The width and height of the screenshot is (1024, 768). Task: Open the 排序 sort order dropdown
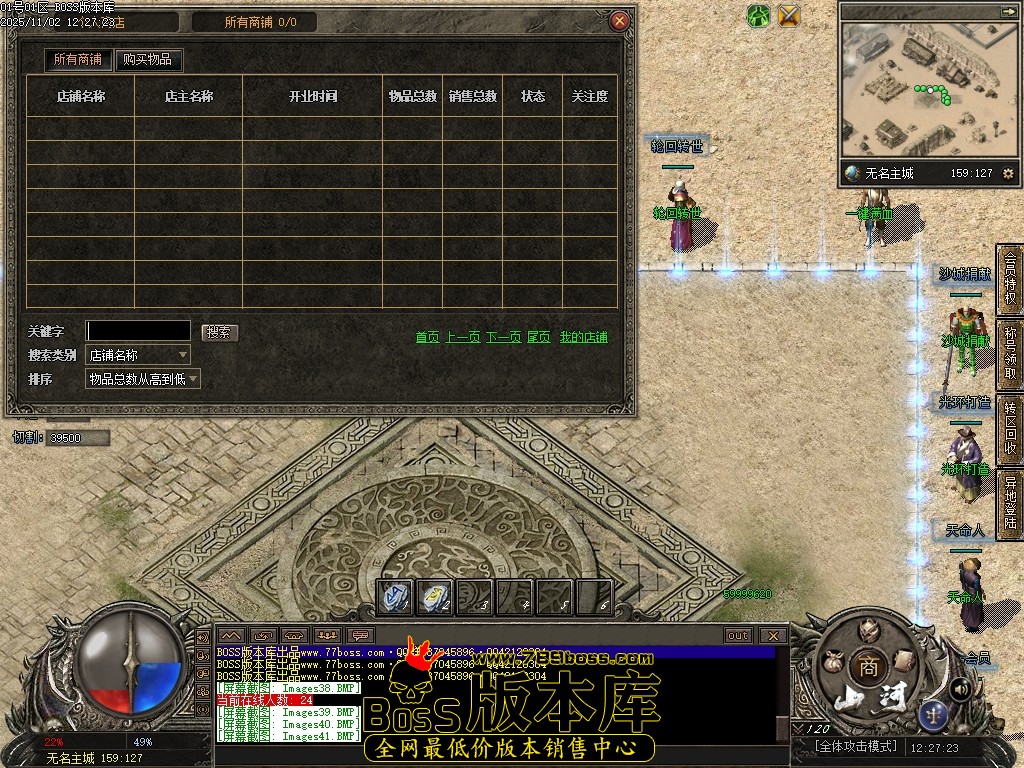point(143,379)
